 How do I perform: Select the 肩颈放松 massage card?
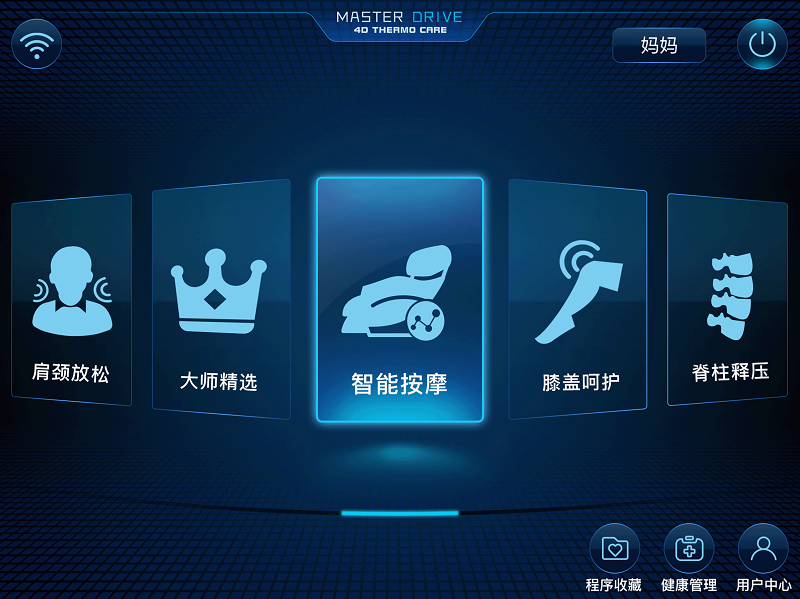point(71,299)
